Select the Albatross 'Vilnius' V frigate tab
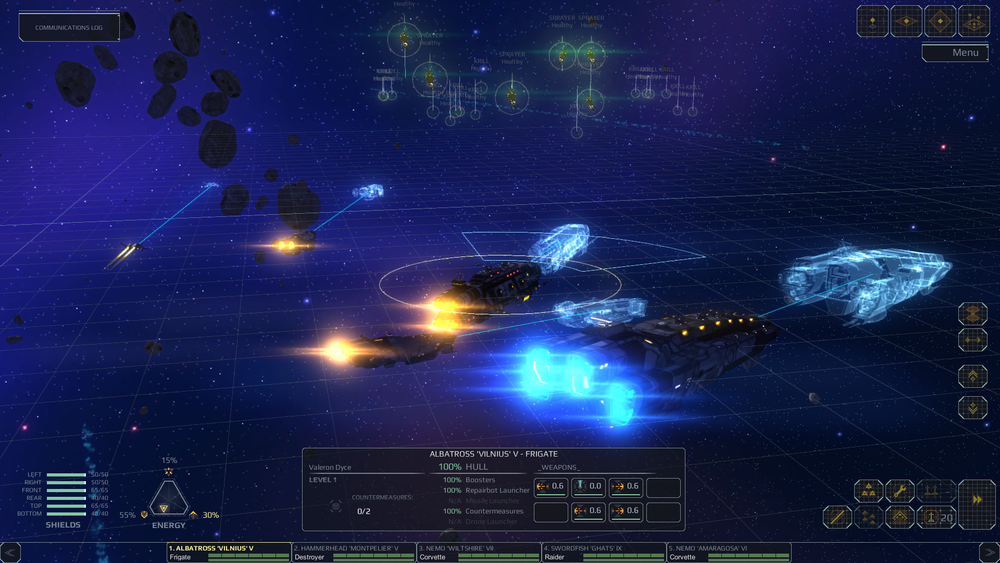The image size is (1000, 563). tap(228, 552)
